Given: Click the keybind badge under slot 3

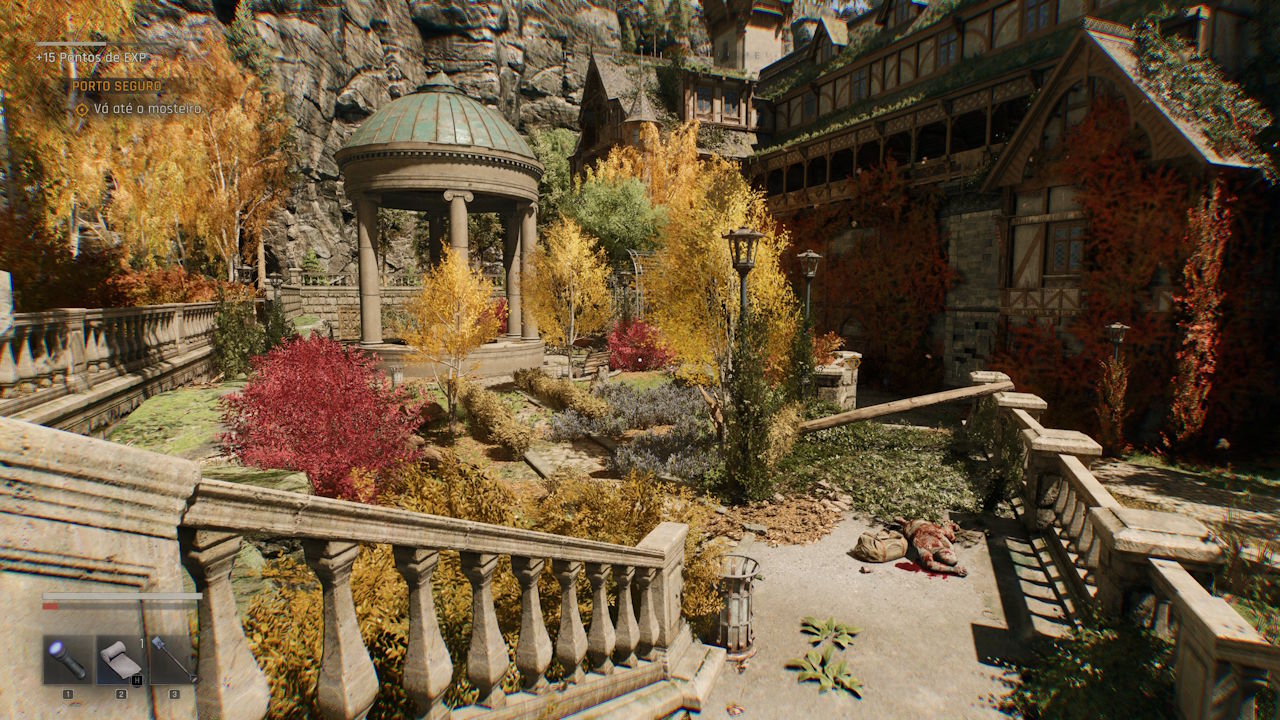Looking at the screenshot, I should [x=176, y=695].
